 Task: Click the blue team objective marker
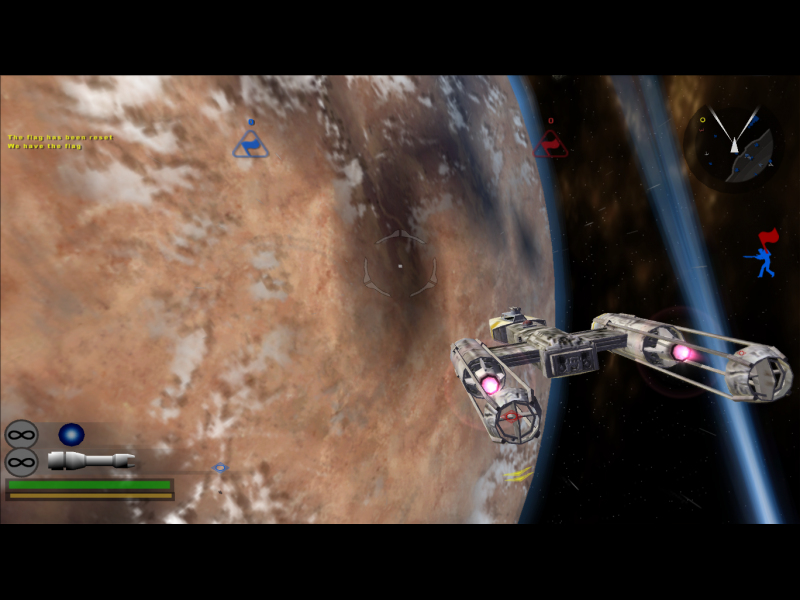(250, 142)
